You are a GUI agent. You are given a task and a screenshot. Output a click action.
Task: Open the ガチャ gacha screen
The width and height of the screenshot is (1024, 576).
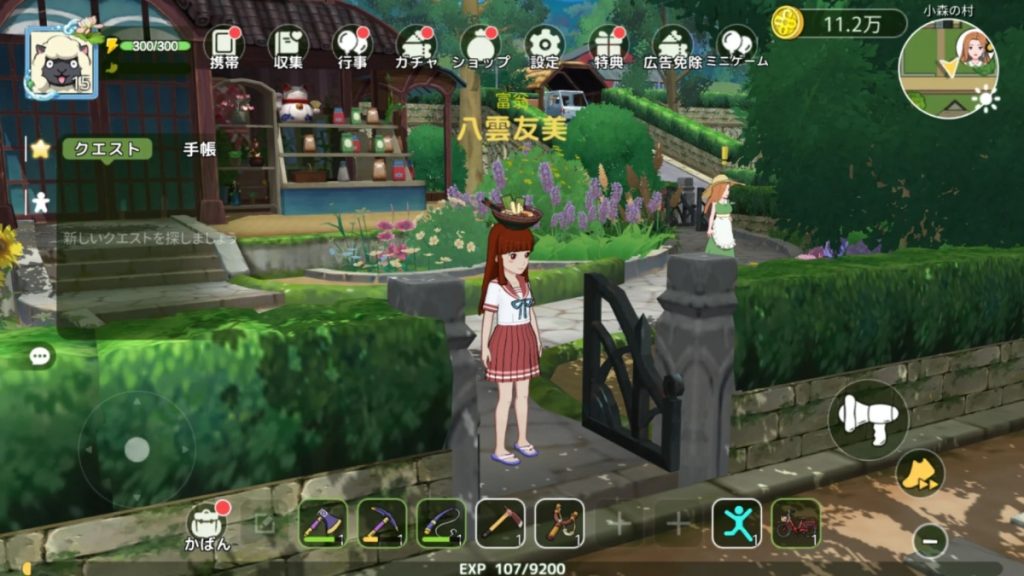(x=416, y=45)
